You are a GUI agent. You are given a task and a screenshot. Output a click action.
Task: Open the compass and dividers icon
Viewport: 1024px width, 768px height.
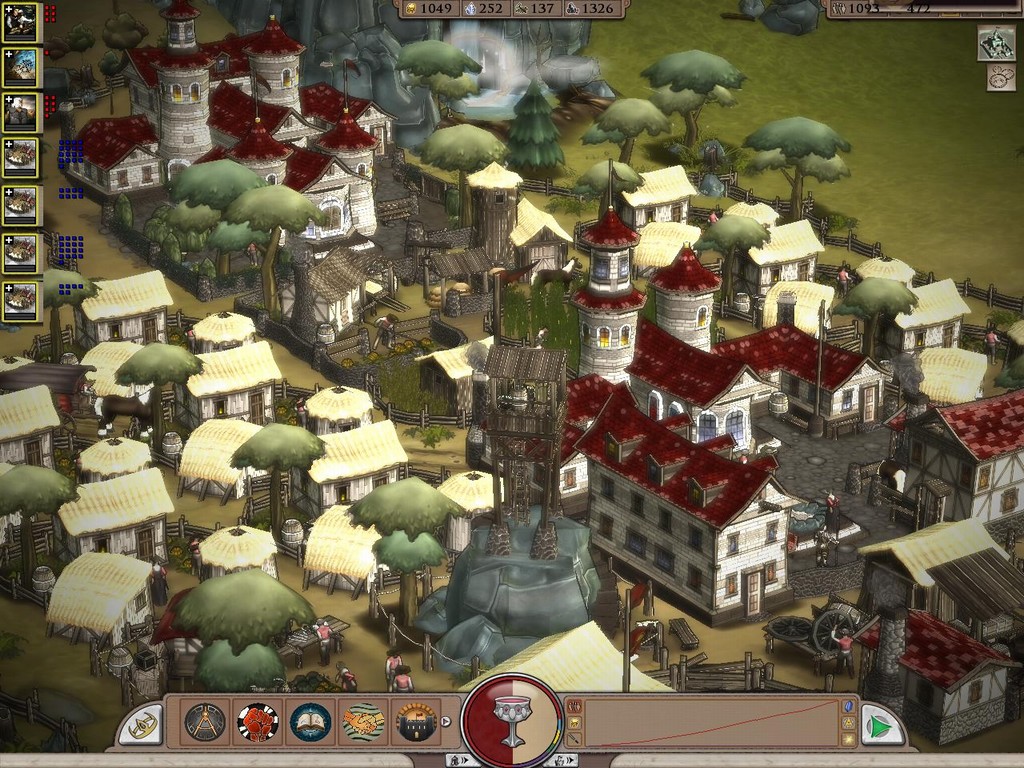pyautogui.click(x=205, y=722)
